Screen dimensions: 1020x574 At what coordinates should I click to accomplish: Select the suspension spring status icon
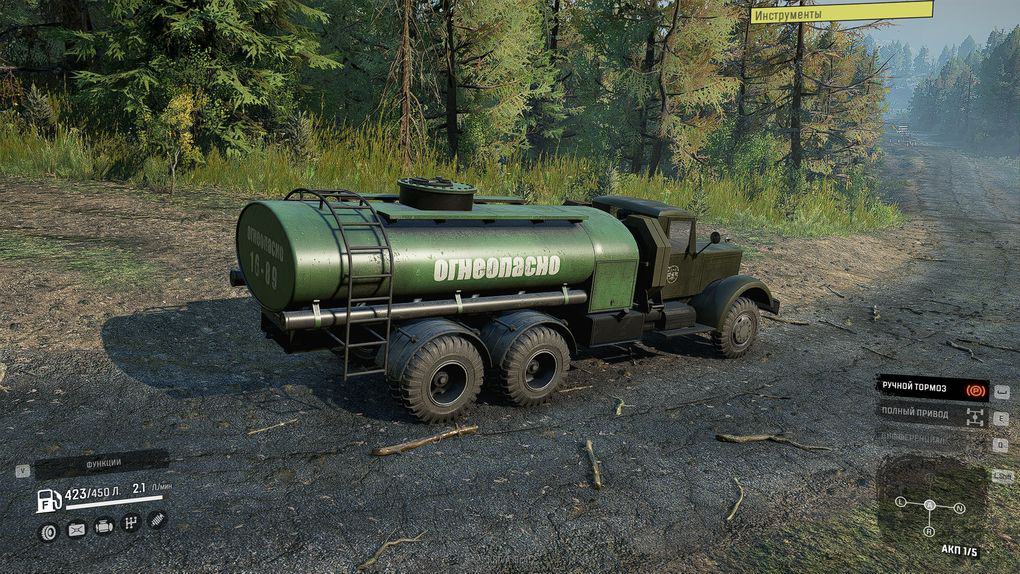point(157,520)
